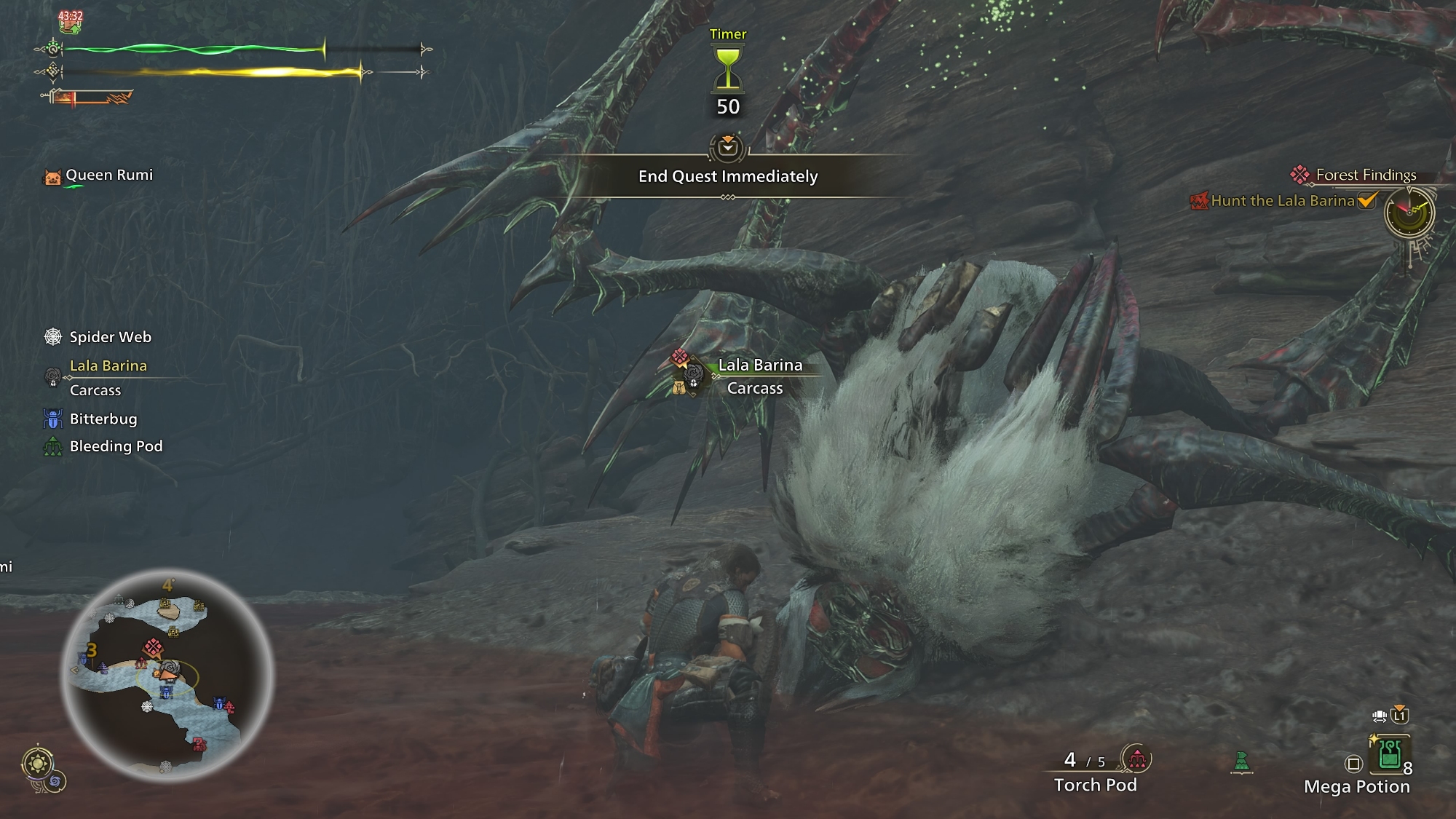Select Spider Web in nearby list

[110, 337]
